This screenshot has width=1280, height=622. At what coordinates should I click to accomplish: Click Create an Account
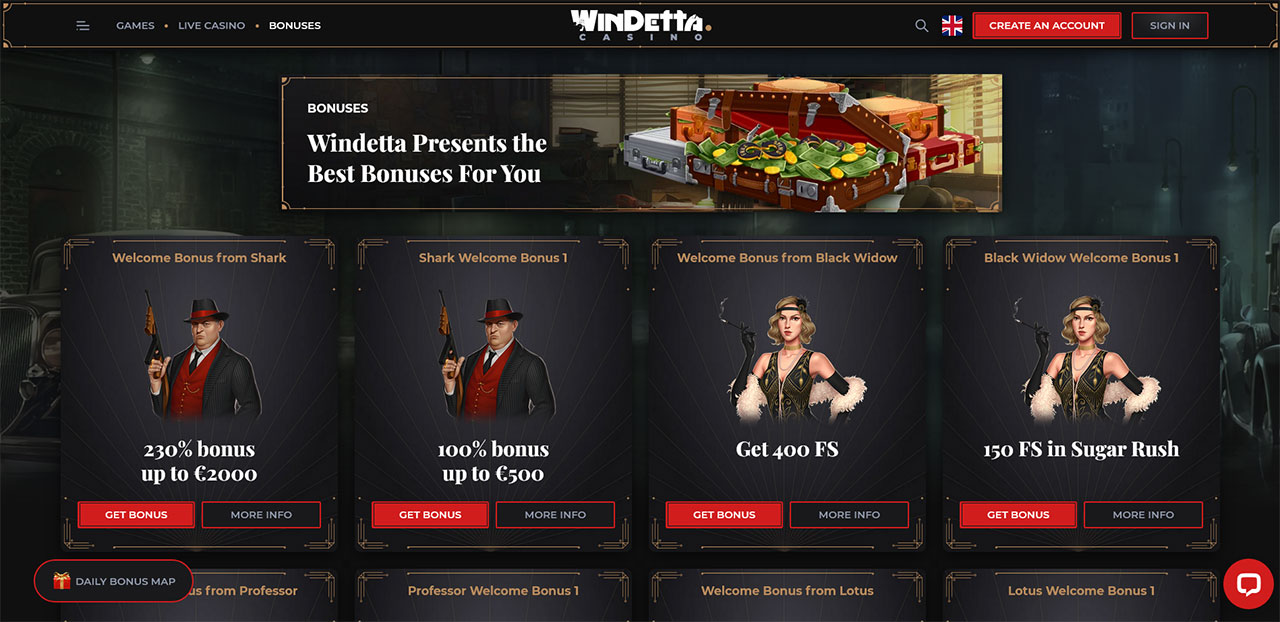(1047, 26)
